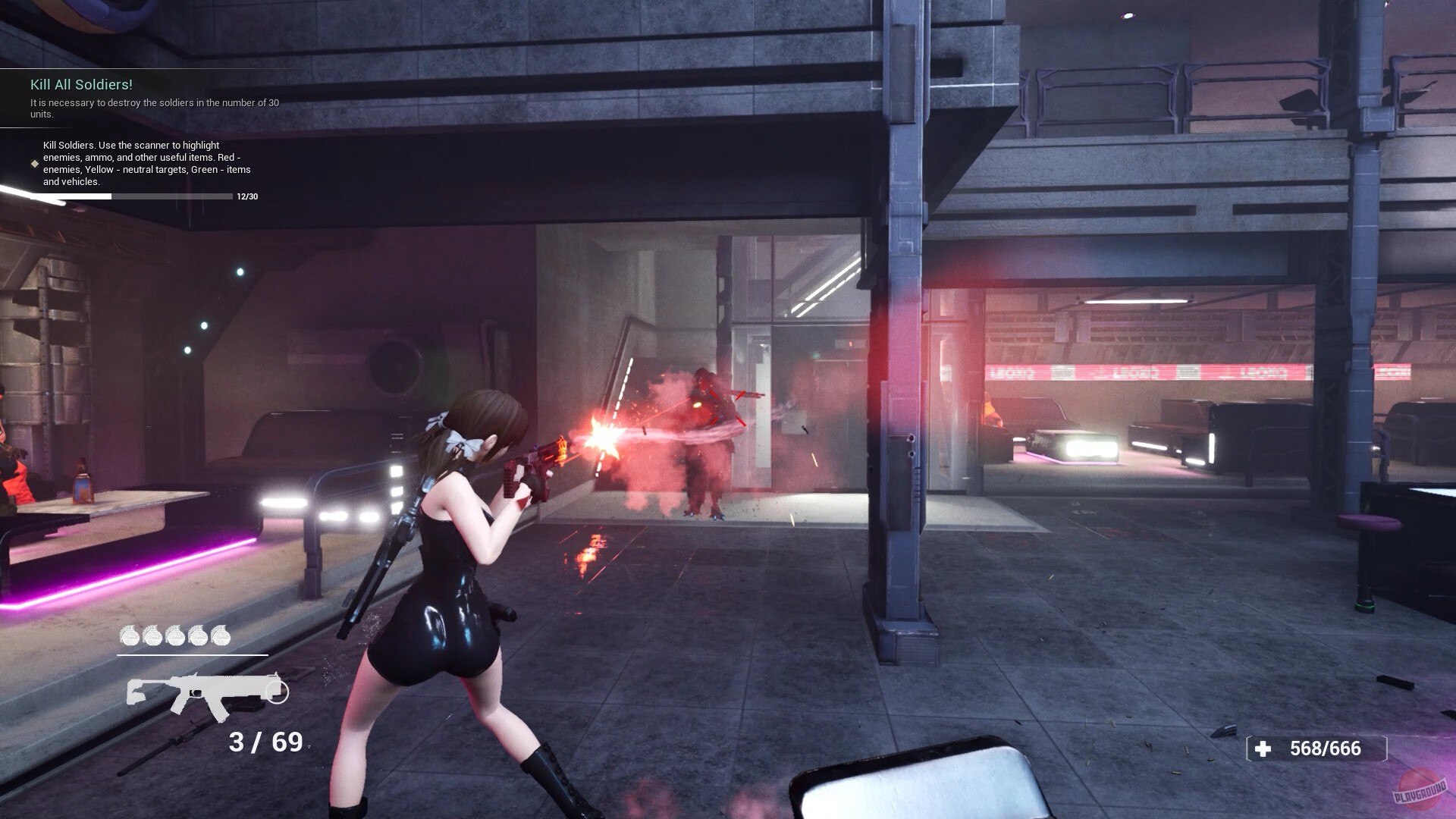The image size is (1456, 819).
Task: Click the divider line above the weapon icon
Action: click(x=192, y=654)
